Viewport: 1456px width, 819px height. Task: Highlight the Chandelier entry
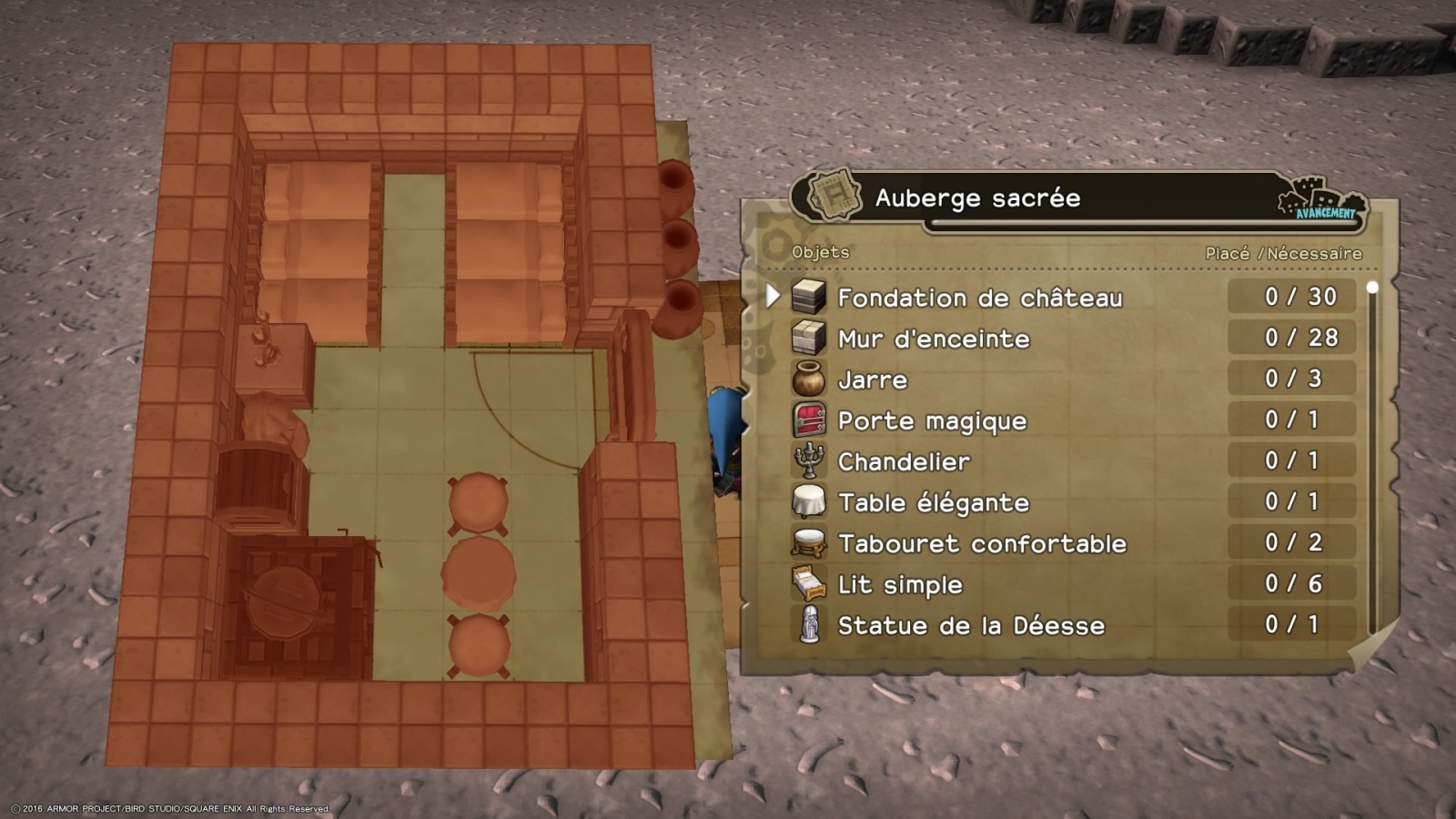coord(903,461)
